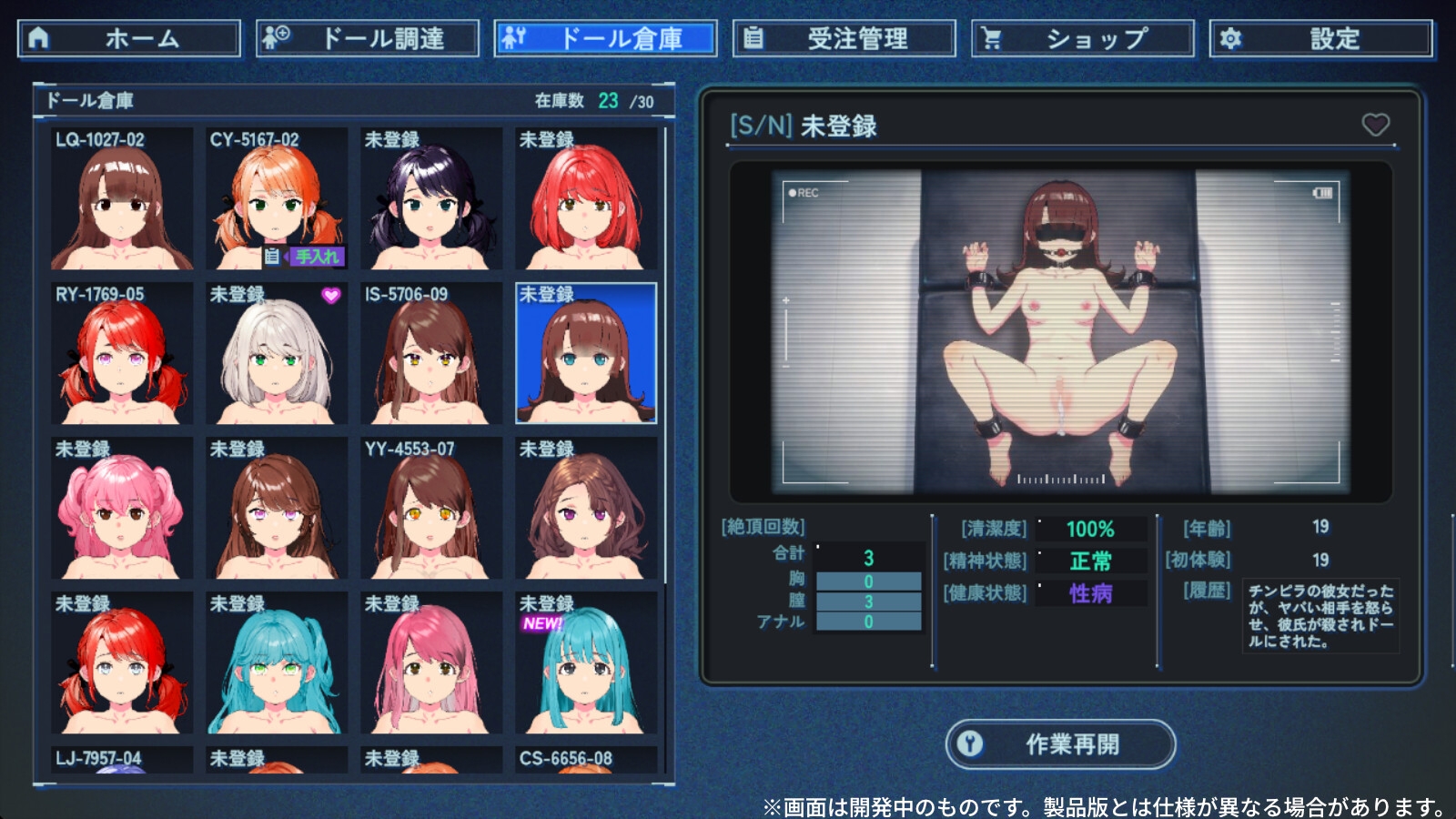
Task: Switch to the ドール倉庫 tab
Action: coord(606,39)
